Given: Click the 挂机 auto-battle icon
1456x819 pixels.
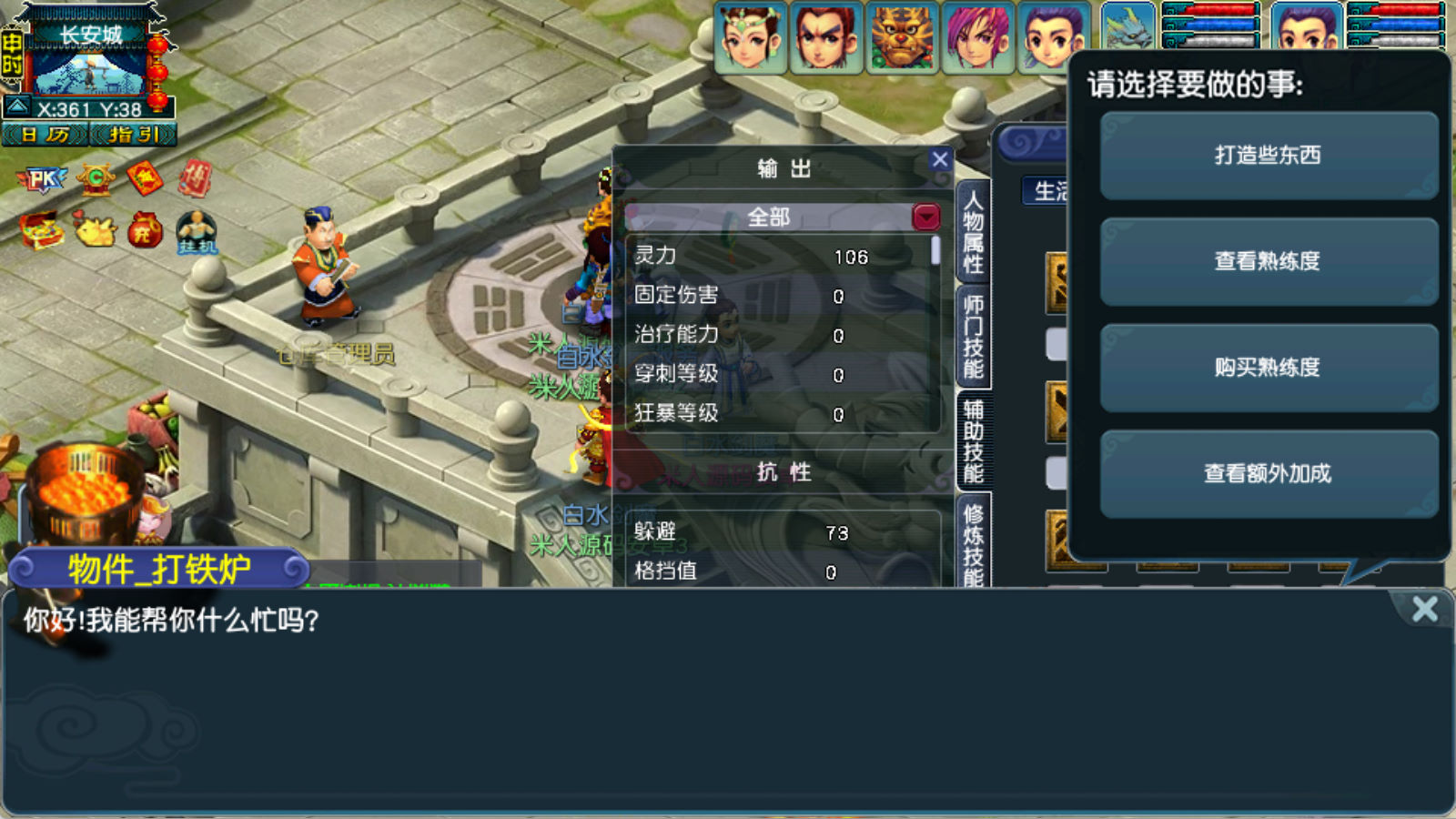Looking at the screenshot, I should coord(197,232).
